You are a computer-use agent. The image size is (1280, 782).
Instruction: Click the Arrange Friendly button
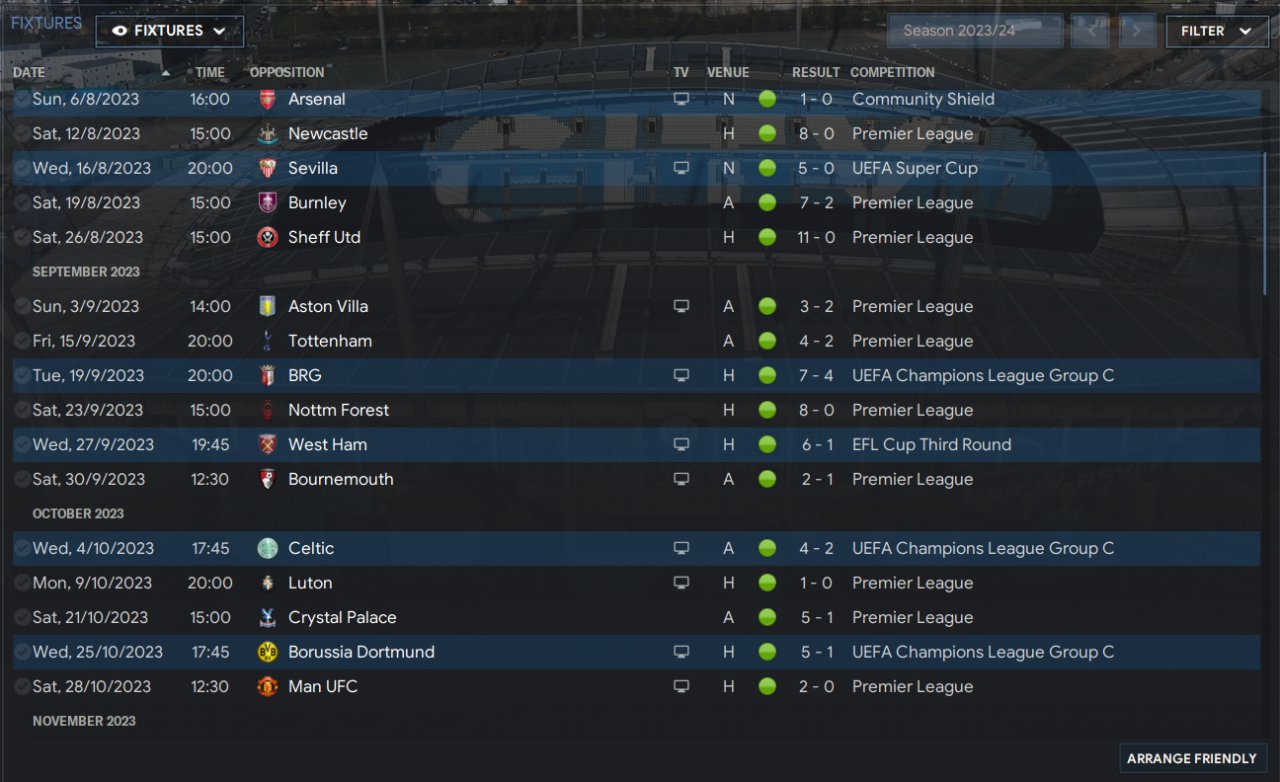1192,759
